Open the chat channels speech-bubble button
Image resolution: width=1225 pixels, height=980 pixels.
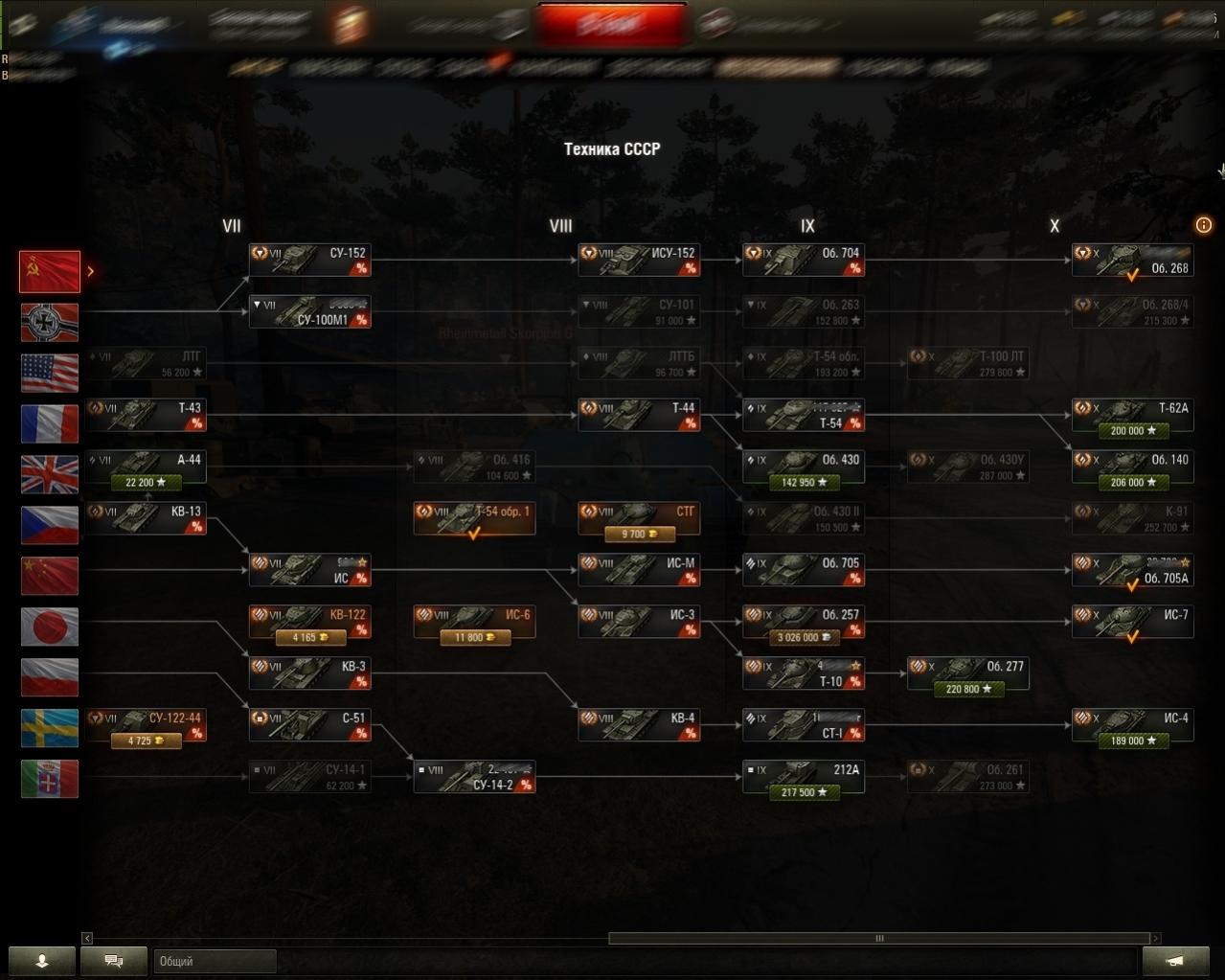[x=114, y=961]
